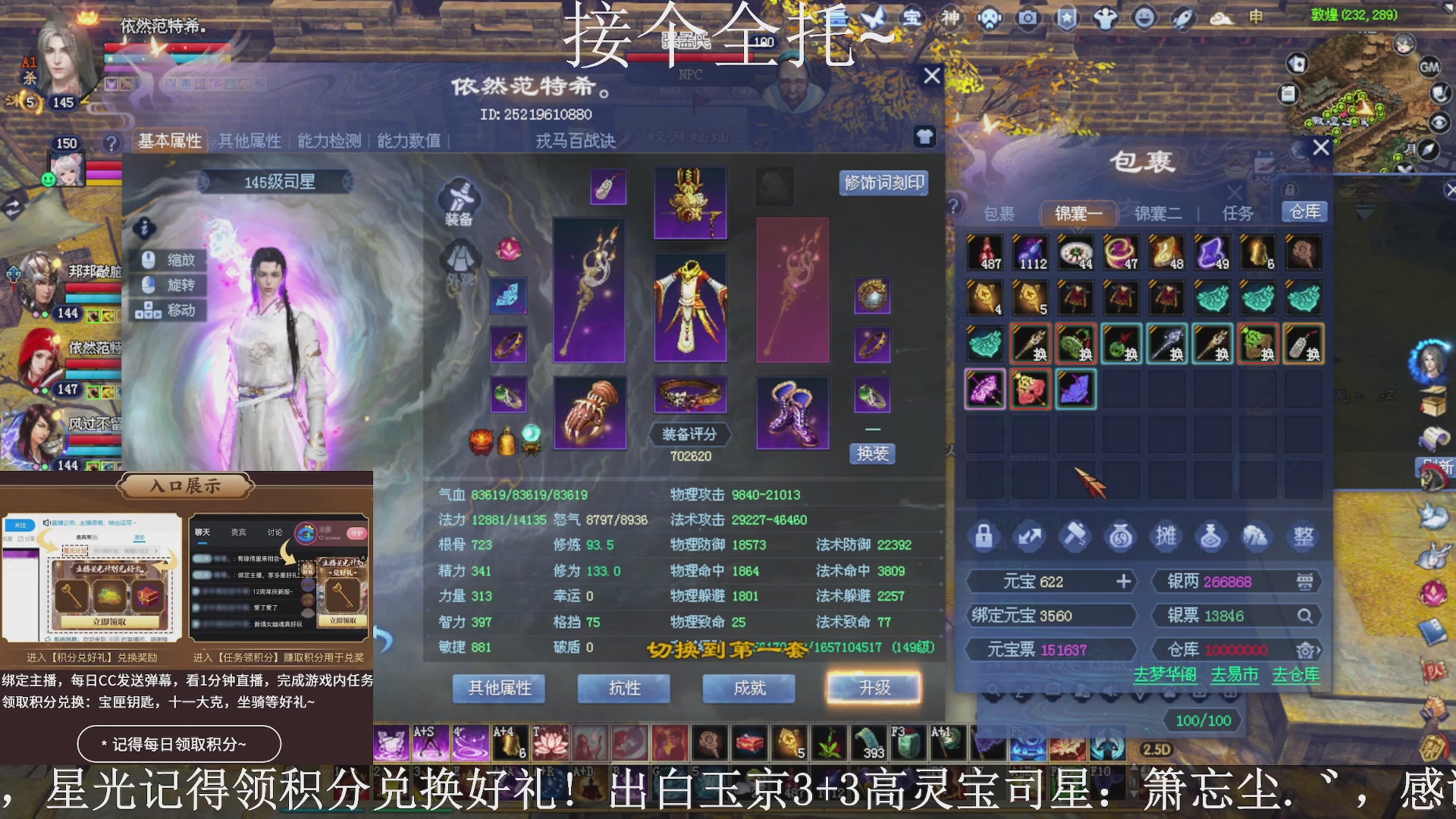The width and height of the screenshot is (1456, 819).
Task: Click the 旋转 rotate character control
Action: 168,285
